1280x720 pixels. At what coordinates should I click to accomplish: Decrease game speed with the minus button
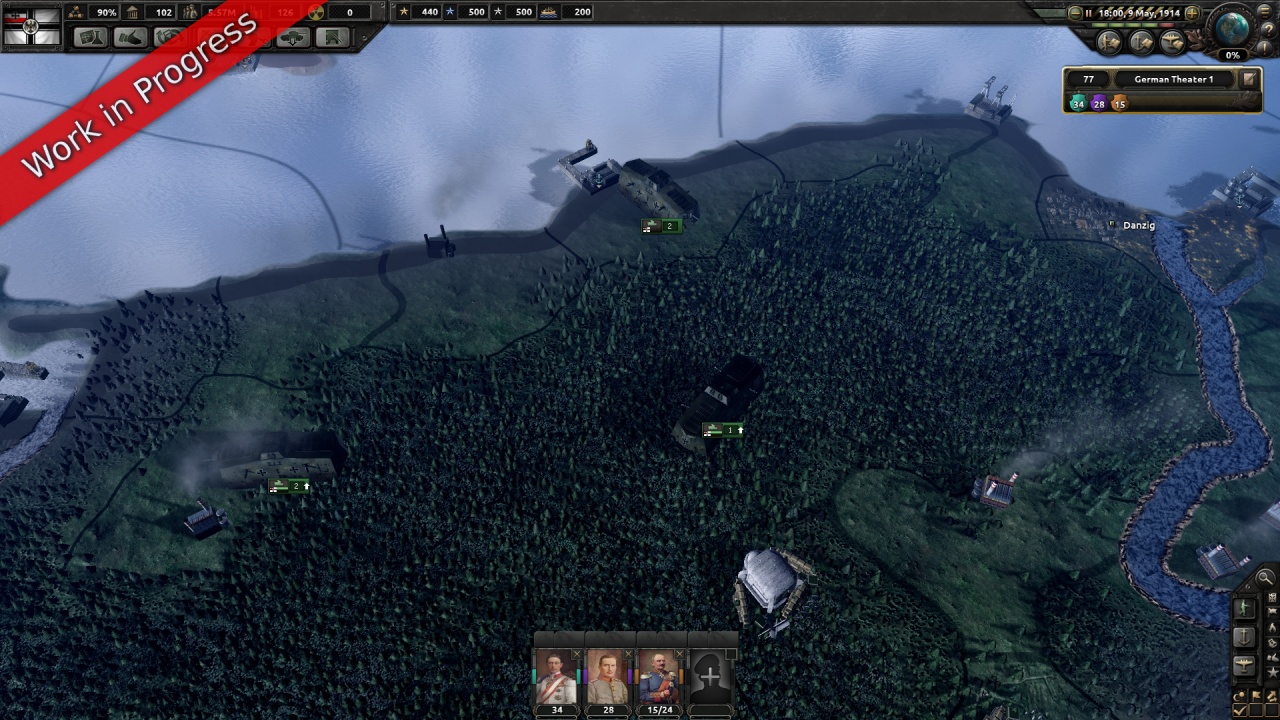(1076, 13)
